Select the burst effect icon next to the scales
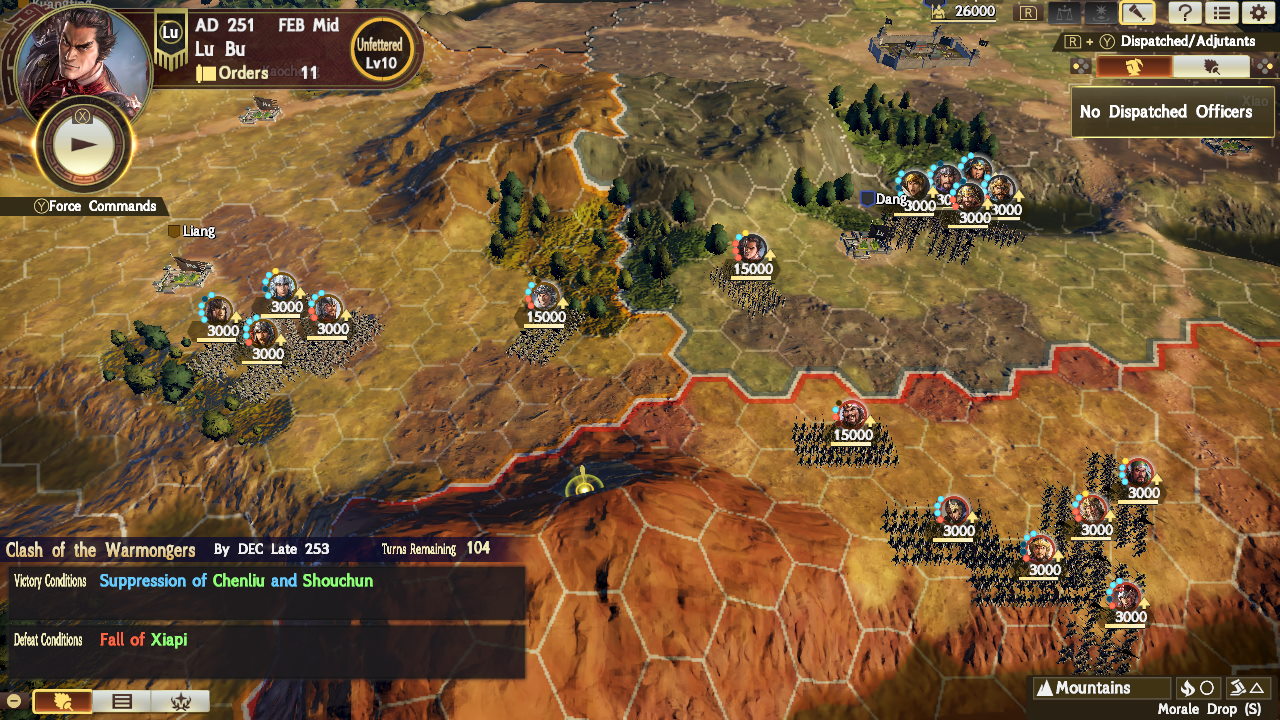This screenshot has width=1280, height=720. pyautogui.click(x=1100, y=12)
